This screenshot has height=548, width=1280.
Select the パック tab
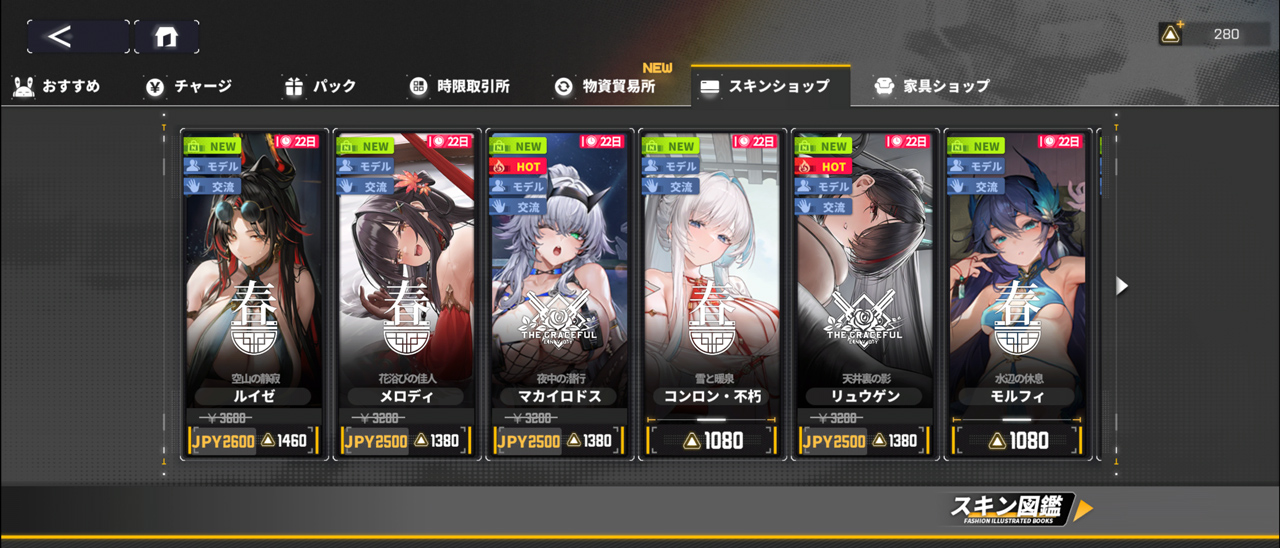[320, 87]
